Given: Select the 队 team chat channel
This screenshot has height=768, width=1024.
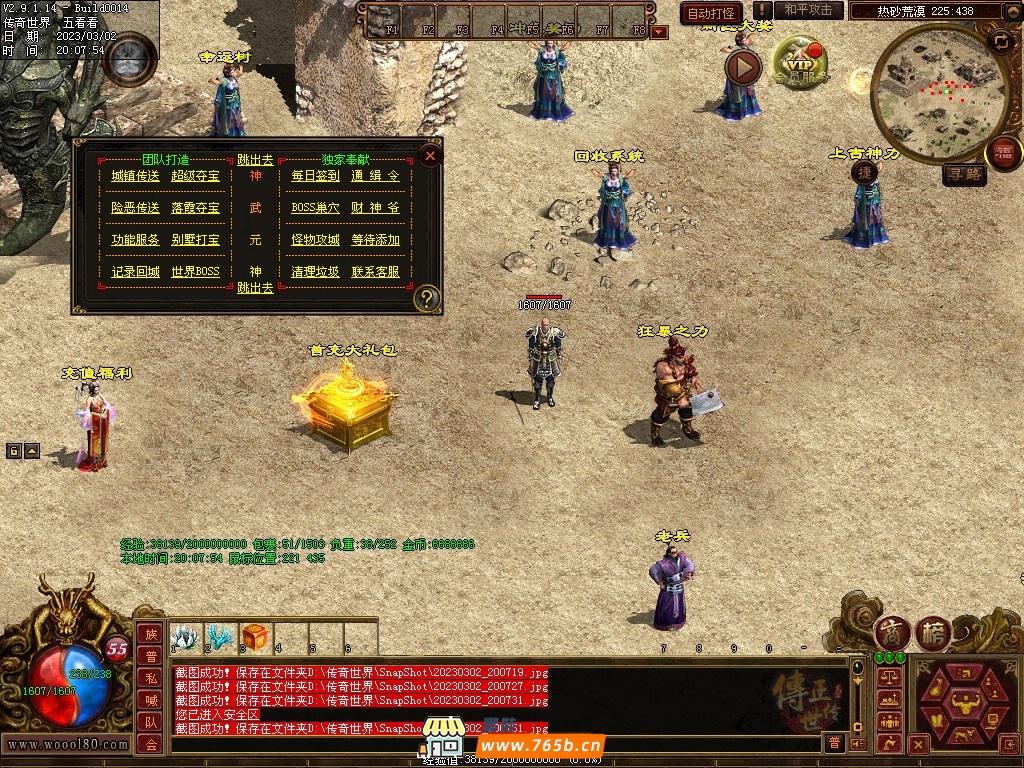Looking at the screenshot, I should (151, 722).
